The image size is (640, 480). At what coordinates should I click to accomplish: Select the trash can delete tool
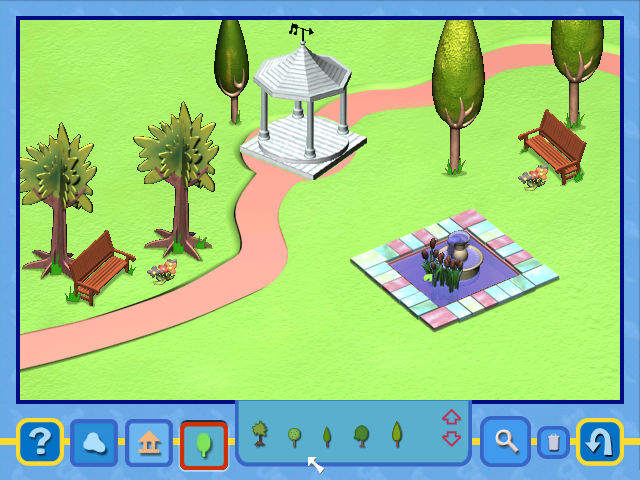[553, 442]
